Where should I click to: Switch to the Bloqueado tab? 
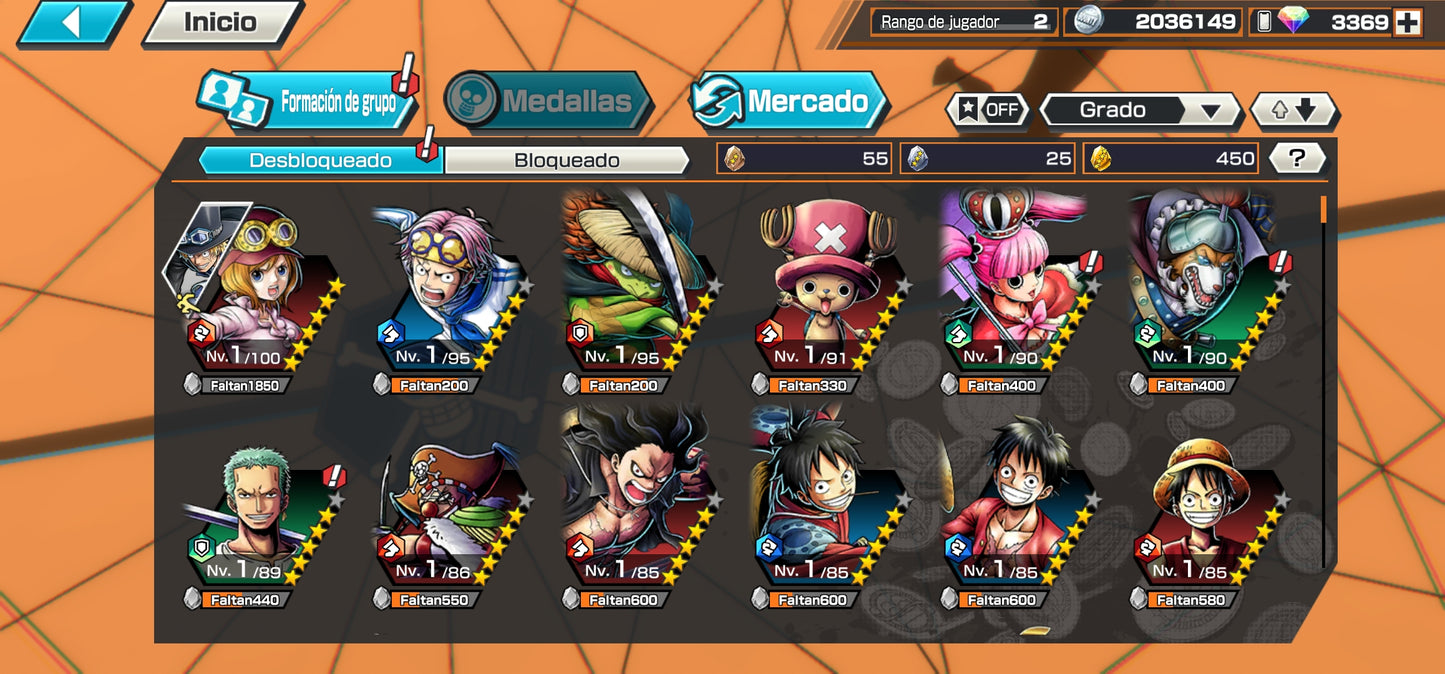pos(566,160)
